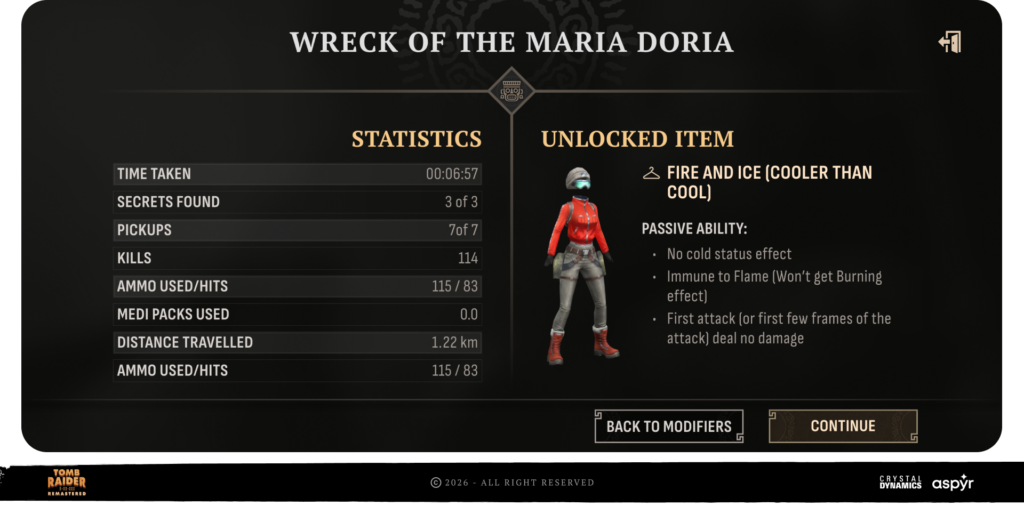Continue to the next screen
The image size is (1024, 506).
842,426
